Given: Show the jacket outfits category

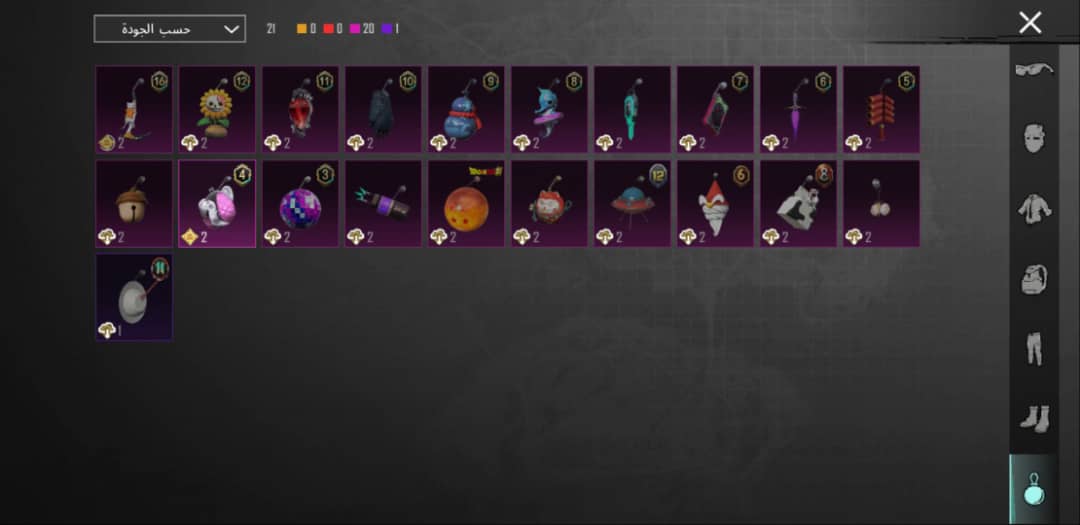Looking at the screenshot, I should [x=1034, y=209].
